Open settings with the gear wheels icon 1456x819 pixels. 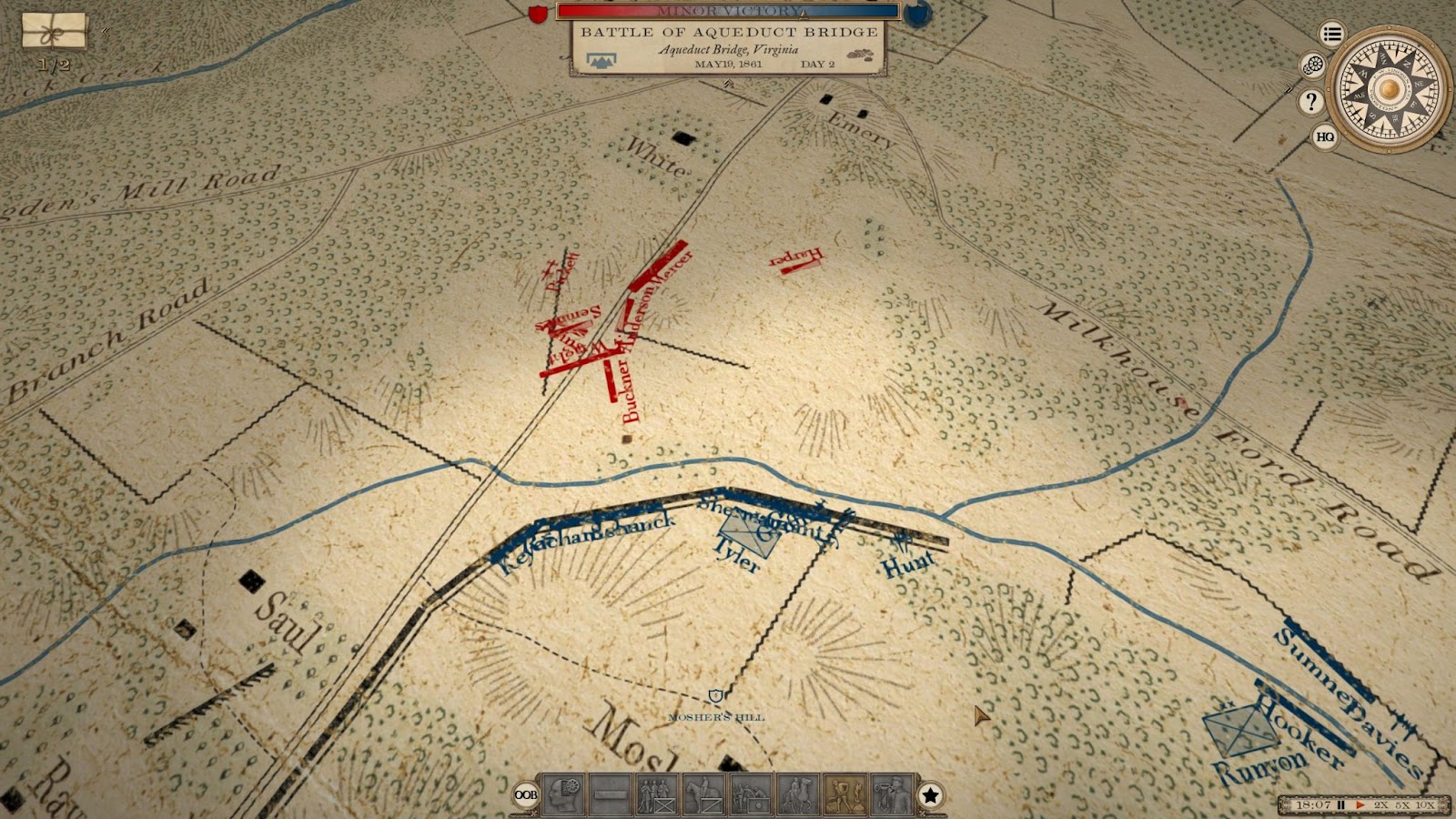(x=1312, y=66)
